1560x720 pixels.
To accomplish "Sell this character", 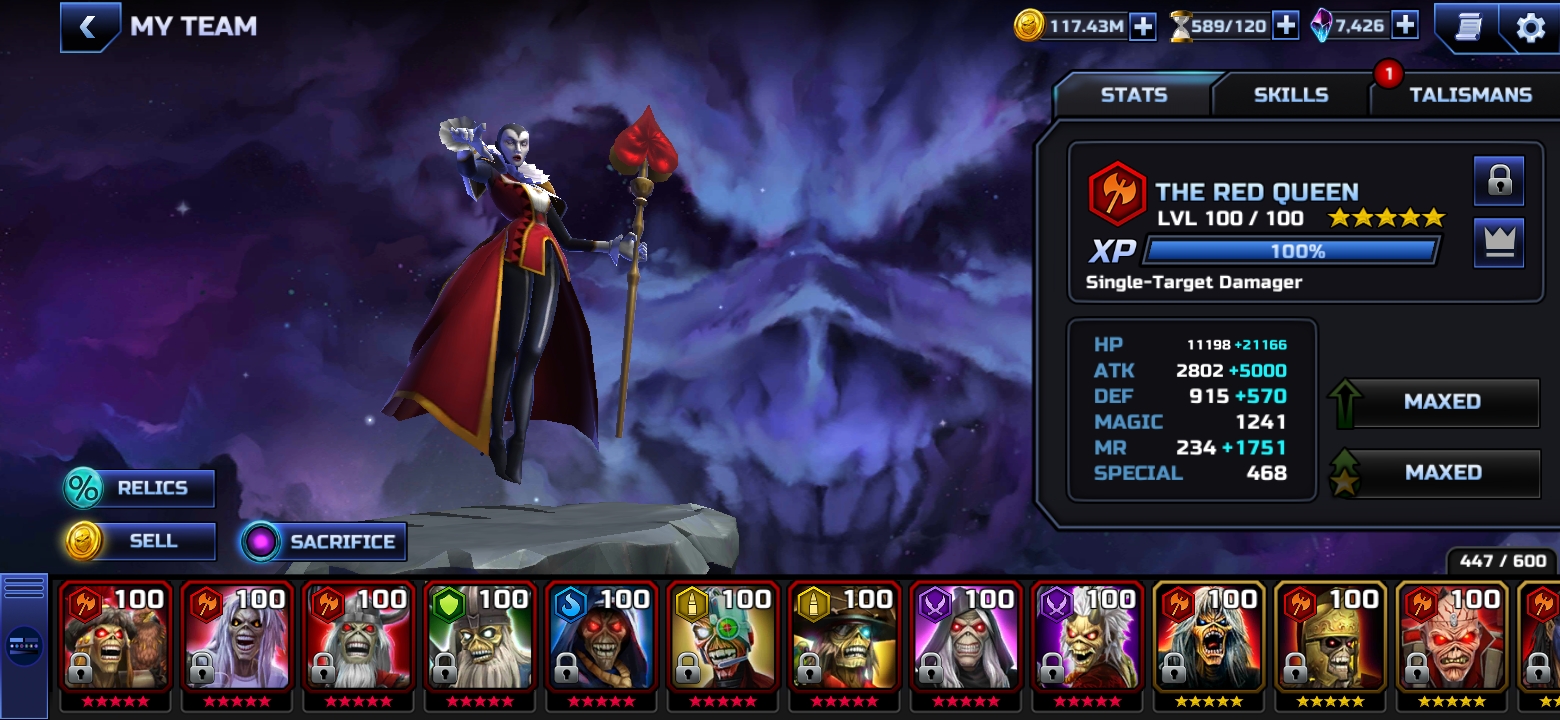I will pyautogui.click(x=140, y=541).
